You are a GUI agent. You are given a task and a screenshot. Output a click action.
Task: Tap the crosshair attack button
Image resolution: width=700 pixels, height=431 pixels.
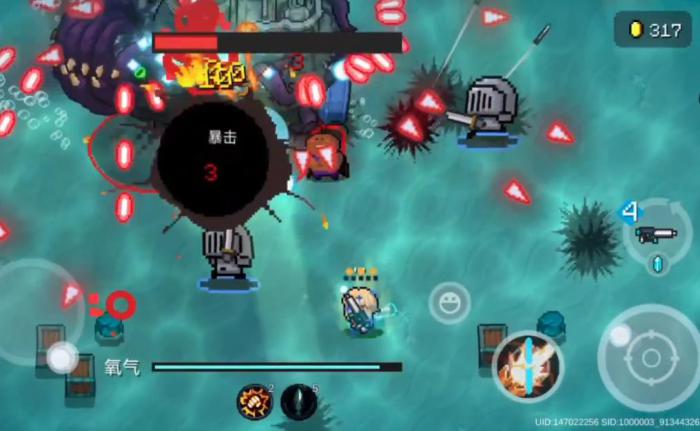[648, 357]
